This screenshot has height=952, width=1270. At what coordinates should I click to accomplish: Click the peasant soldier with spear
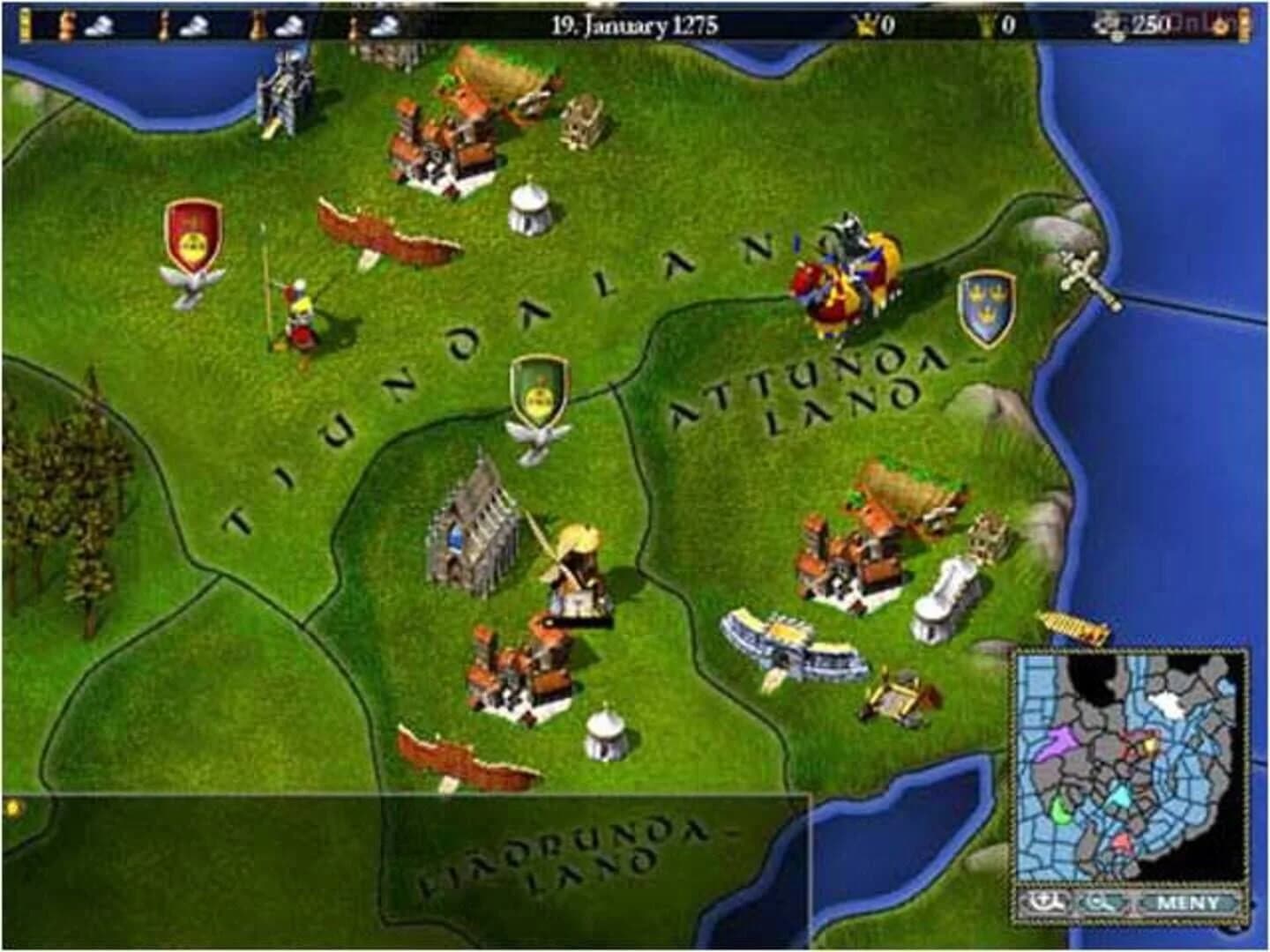[x=300, y=317]
